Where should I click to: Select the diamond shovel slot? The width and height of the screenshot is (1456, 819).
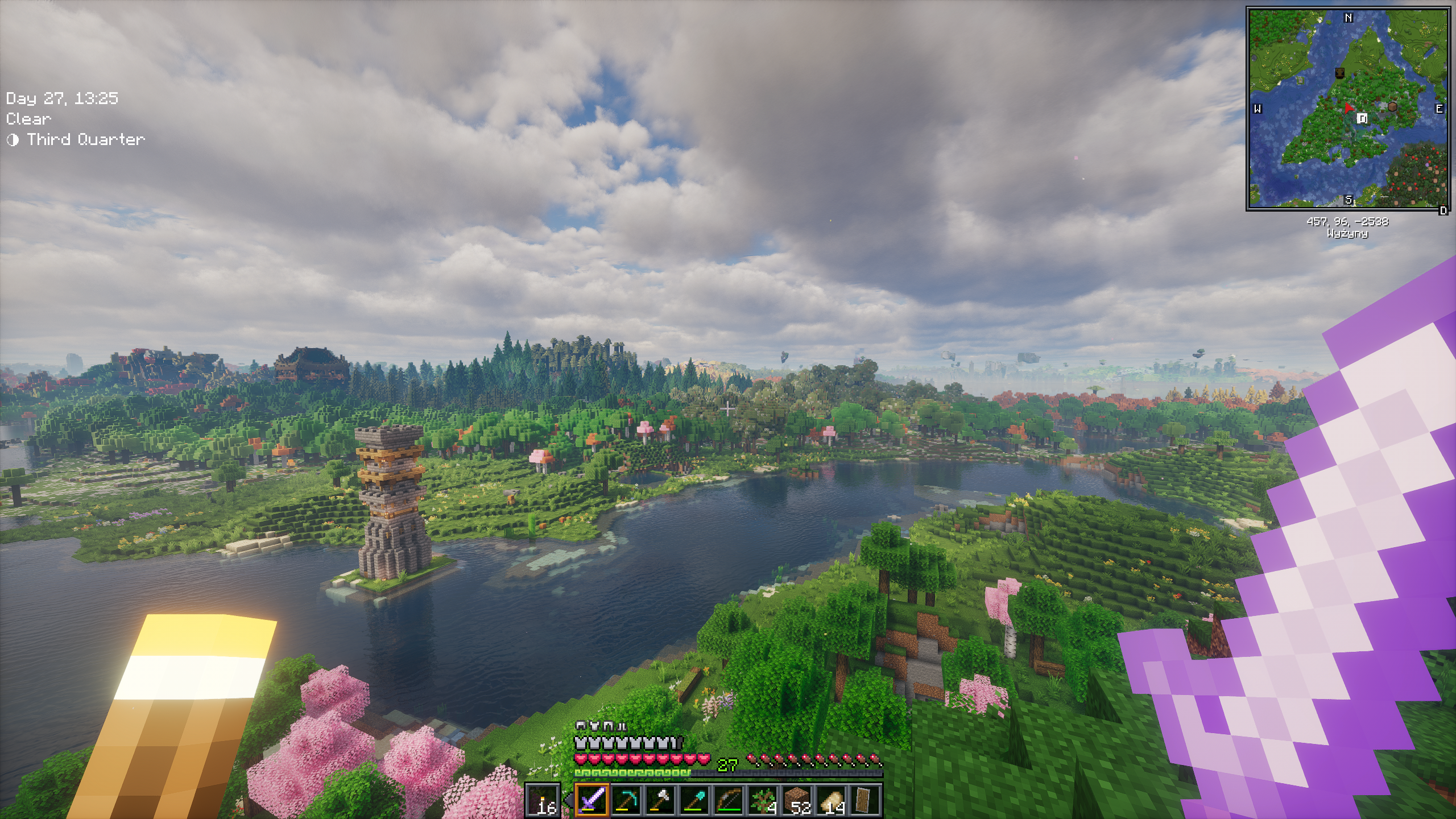(694, 800)
